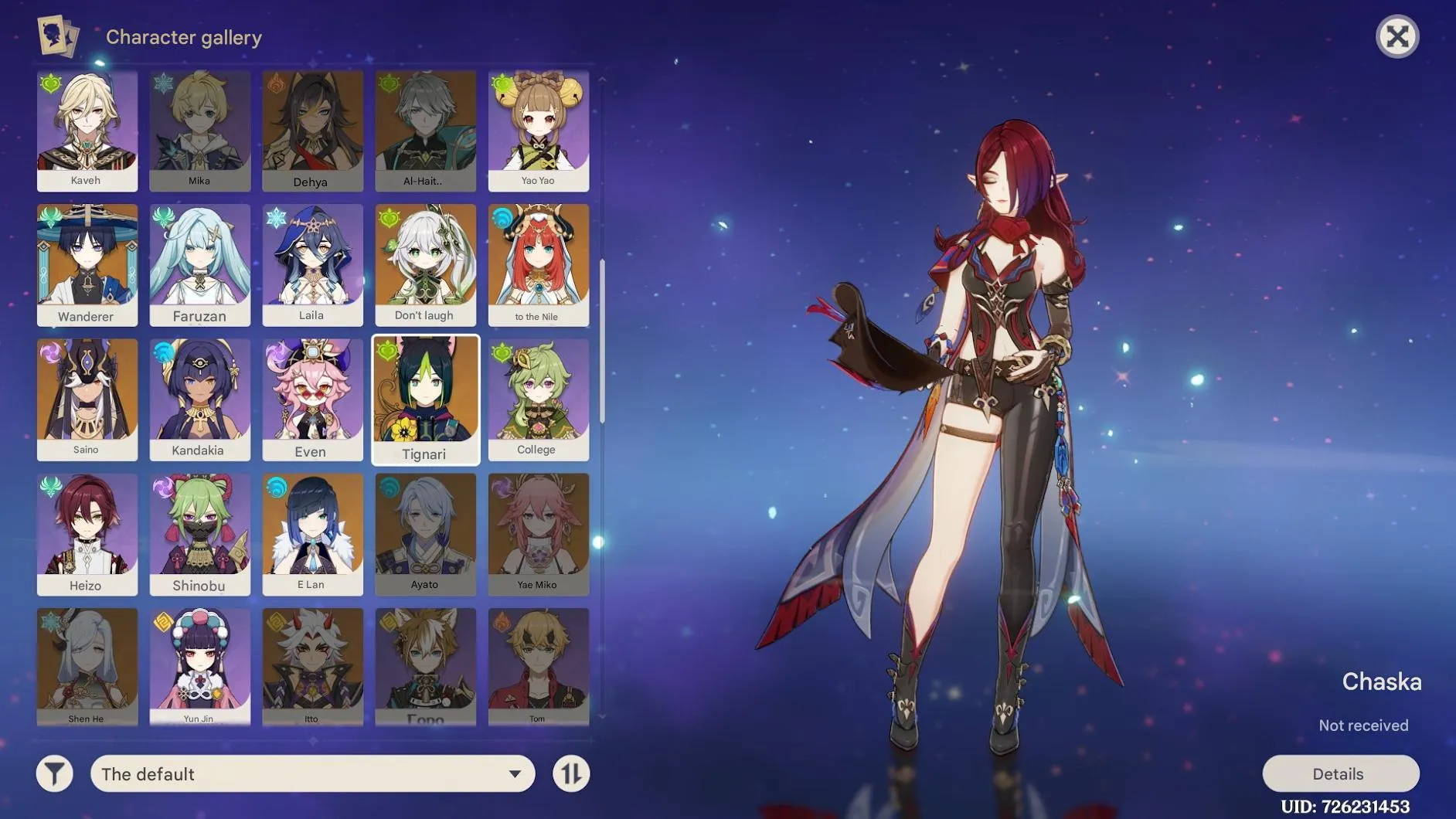Viewport: 1456px width, 819px height.
Task: Click the Cryo element icon on Mika's card
Action: click(x=162, y=83)
